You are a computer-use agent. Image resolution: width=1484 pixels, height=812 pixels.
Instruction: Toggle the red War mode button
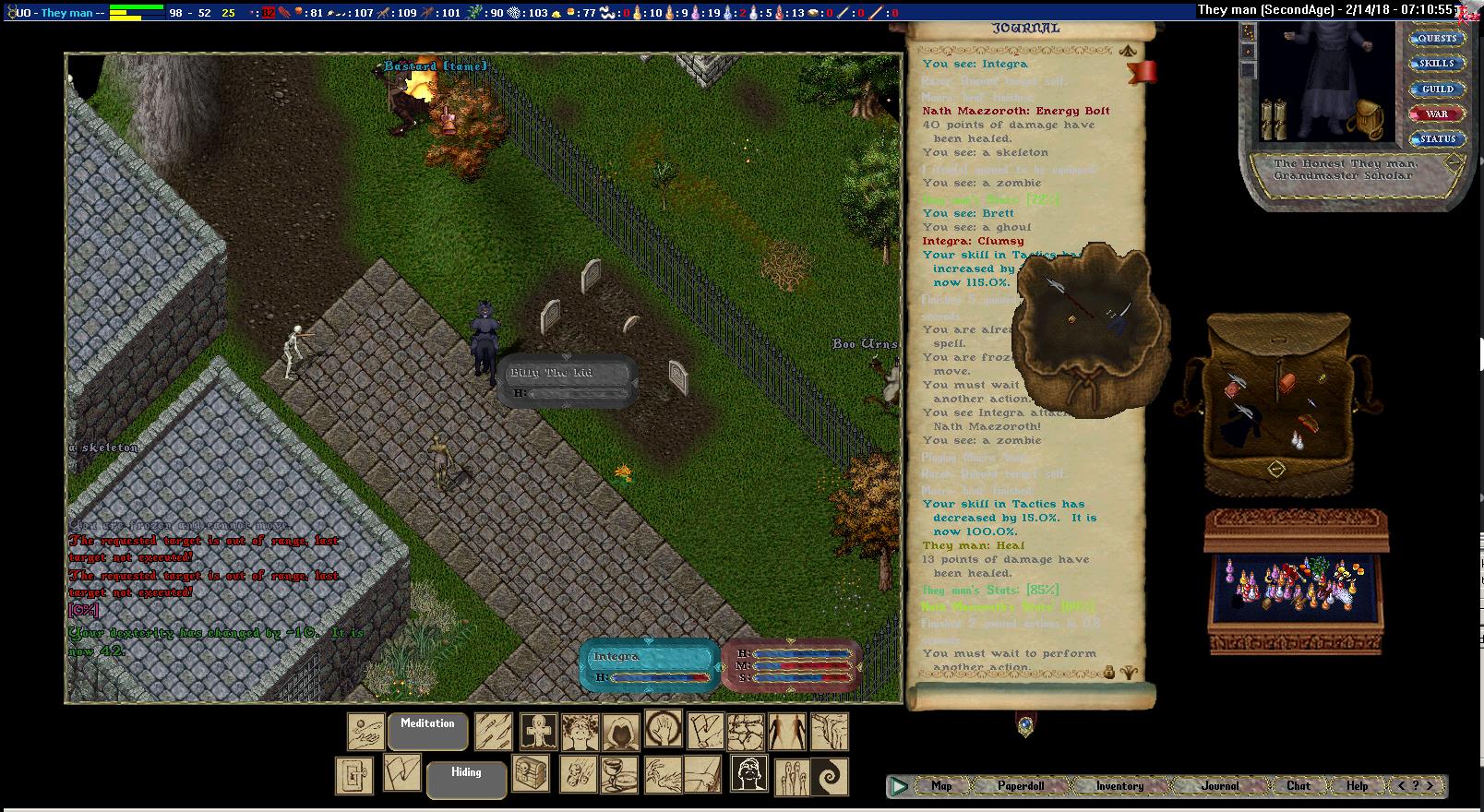click(x=1437, y=114)
